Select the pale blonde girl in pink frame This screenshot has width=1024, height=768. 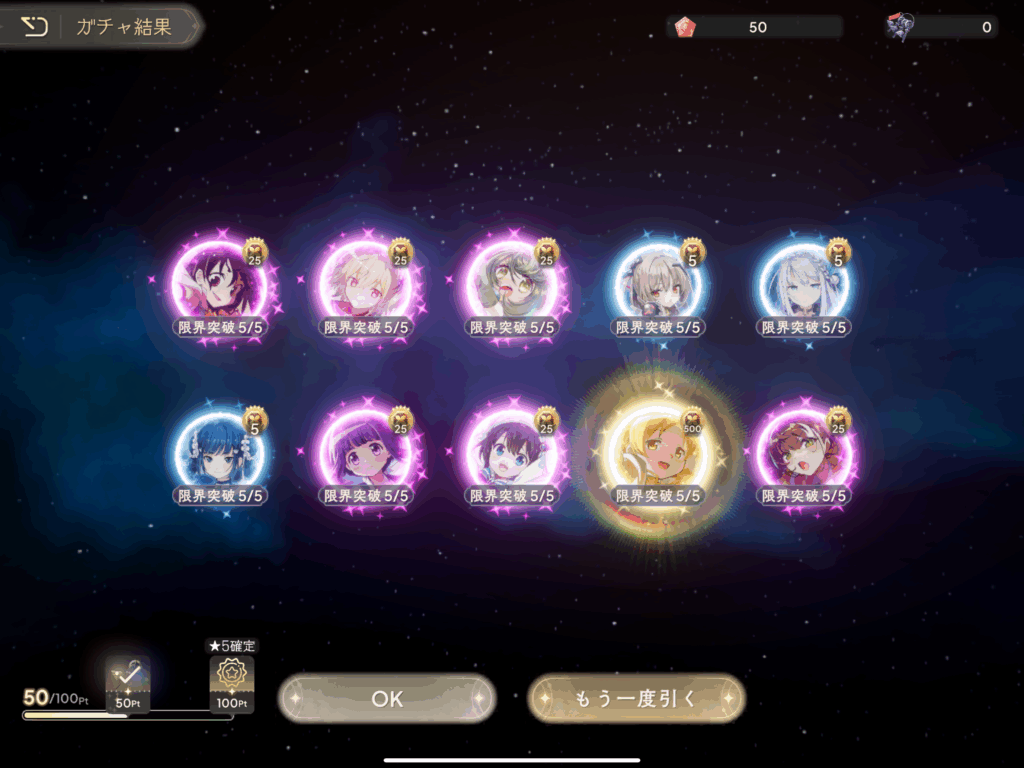point(366,283)
